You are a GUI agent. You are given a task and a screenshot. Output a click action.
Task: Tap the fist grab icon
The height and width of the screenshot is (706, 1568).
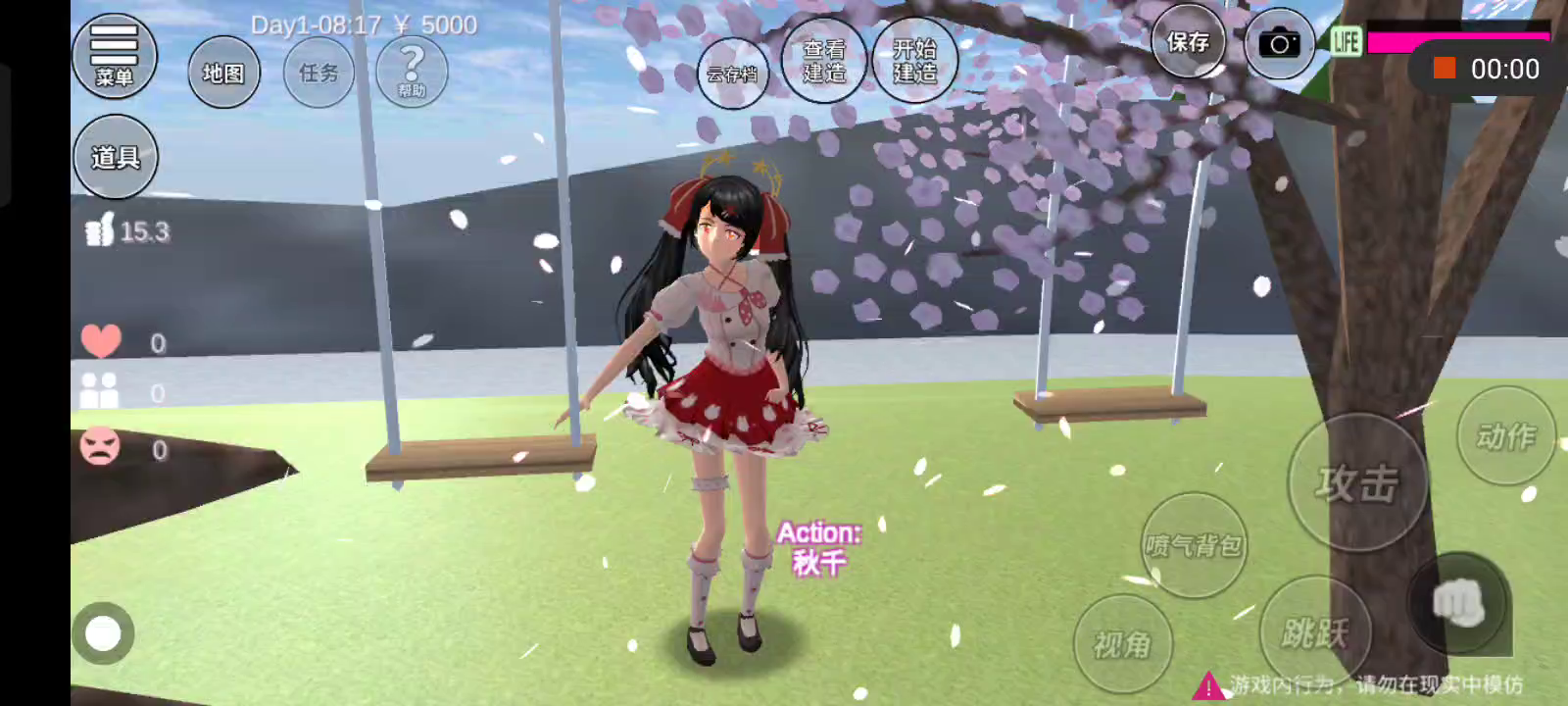(1458, 602)
